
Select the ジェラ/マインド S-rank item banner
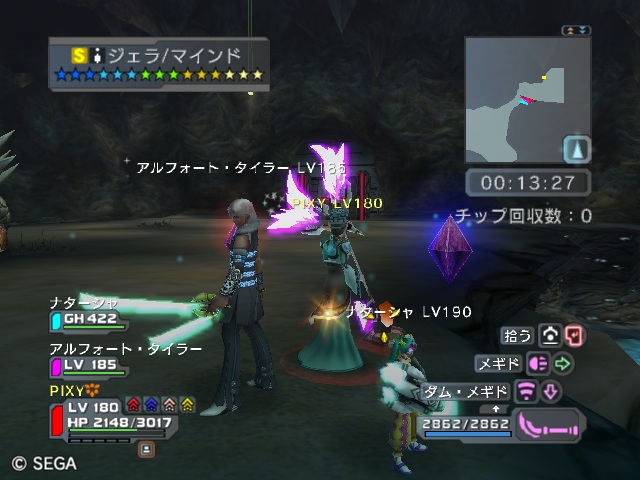[159, 64]
